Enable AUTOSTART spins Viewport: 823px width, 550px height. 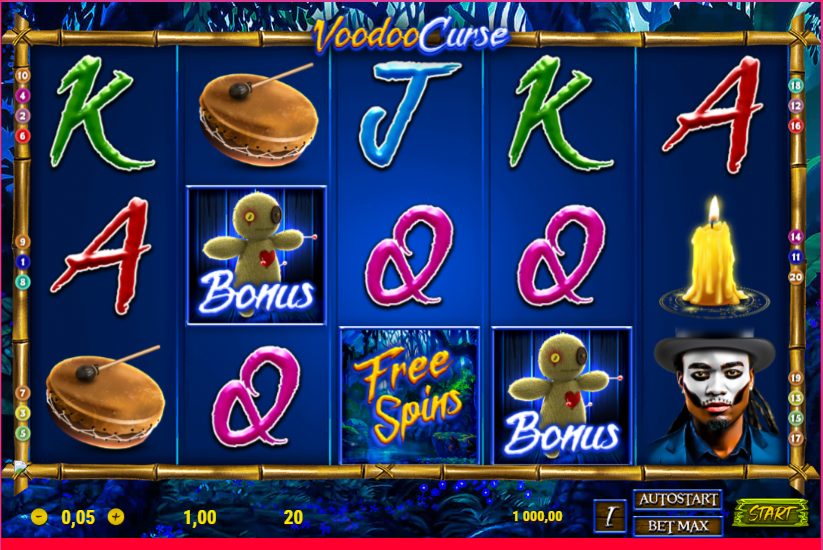pos(677,498)
